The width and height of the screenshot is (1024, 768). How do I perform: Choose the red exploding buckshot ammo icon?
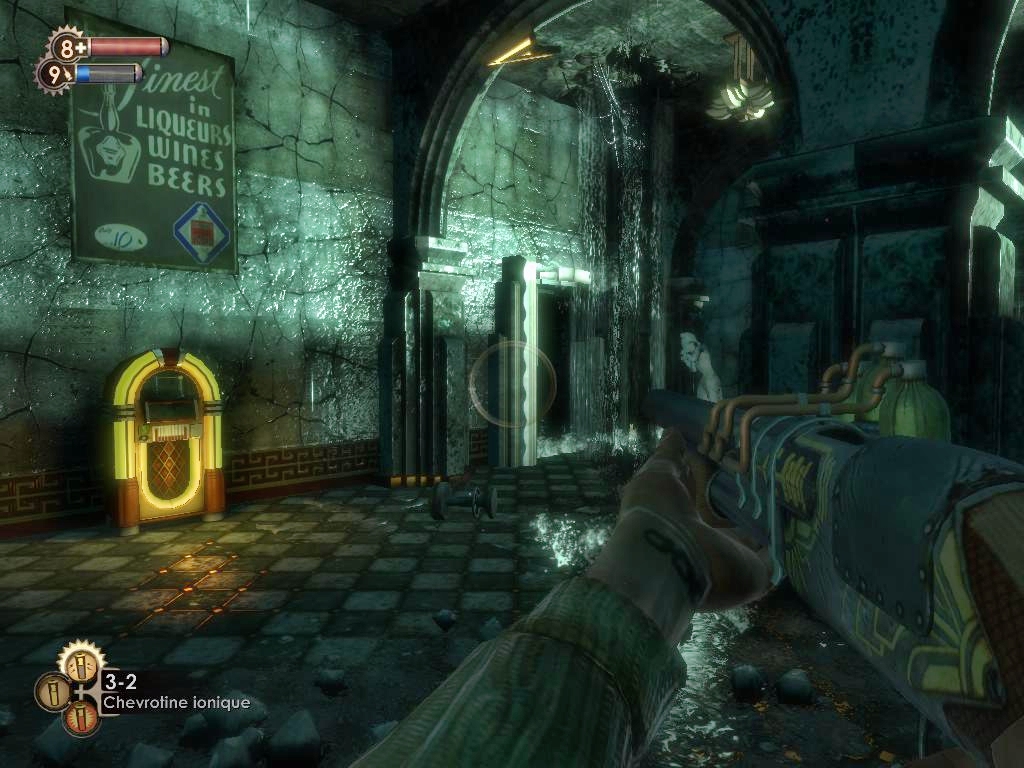coord(81,718)
